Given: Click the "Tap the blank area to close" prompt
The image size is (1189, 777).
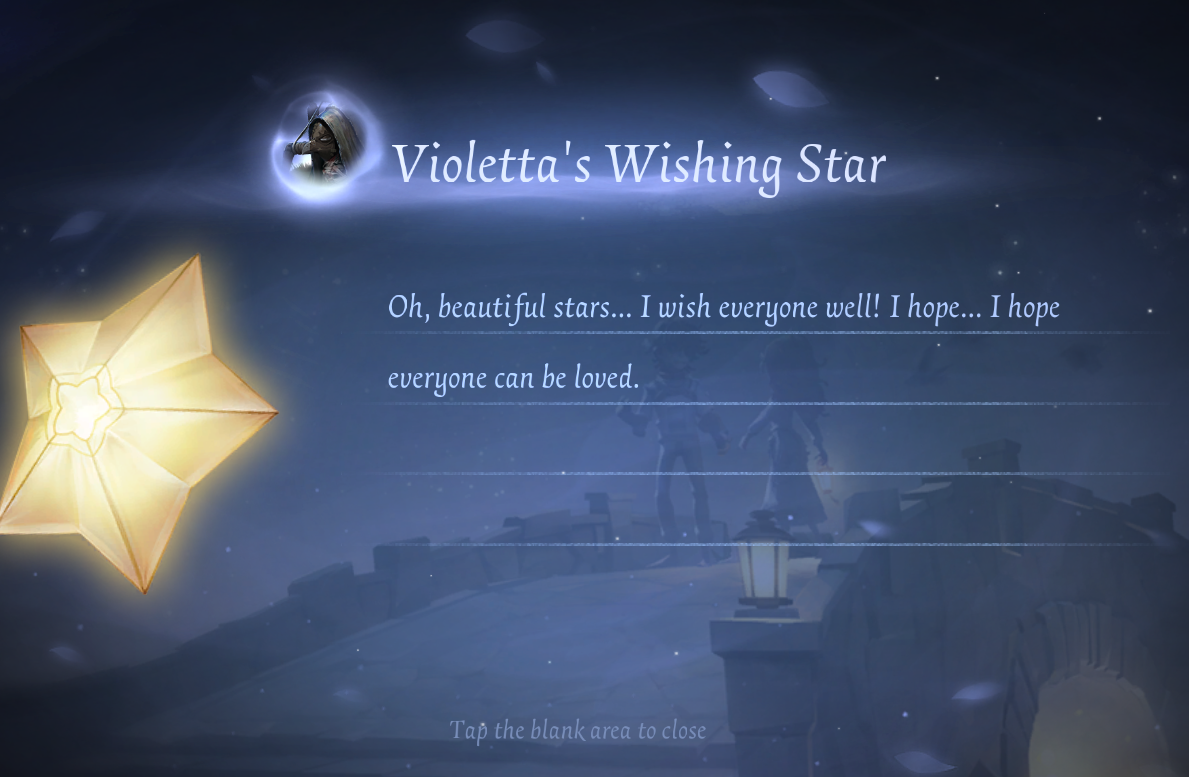Looking at the screenshot, I should (x=578, y=730).
